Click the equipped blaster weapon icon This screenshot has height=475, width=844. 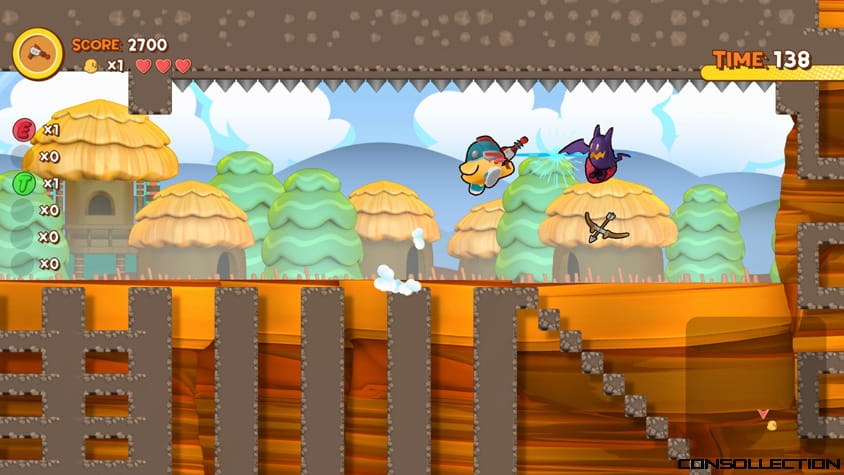tap(38, 52)
